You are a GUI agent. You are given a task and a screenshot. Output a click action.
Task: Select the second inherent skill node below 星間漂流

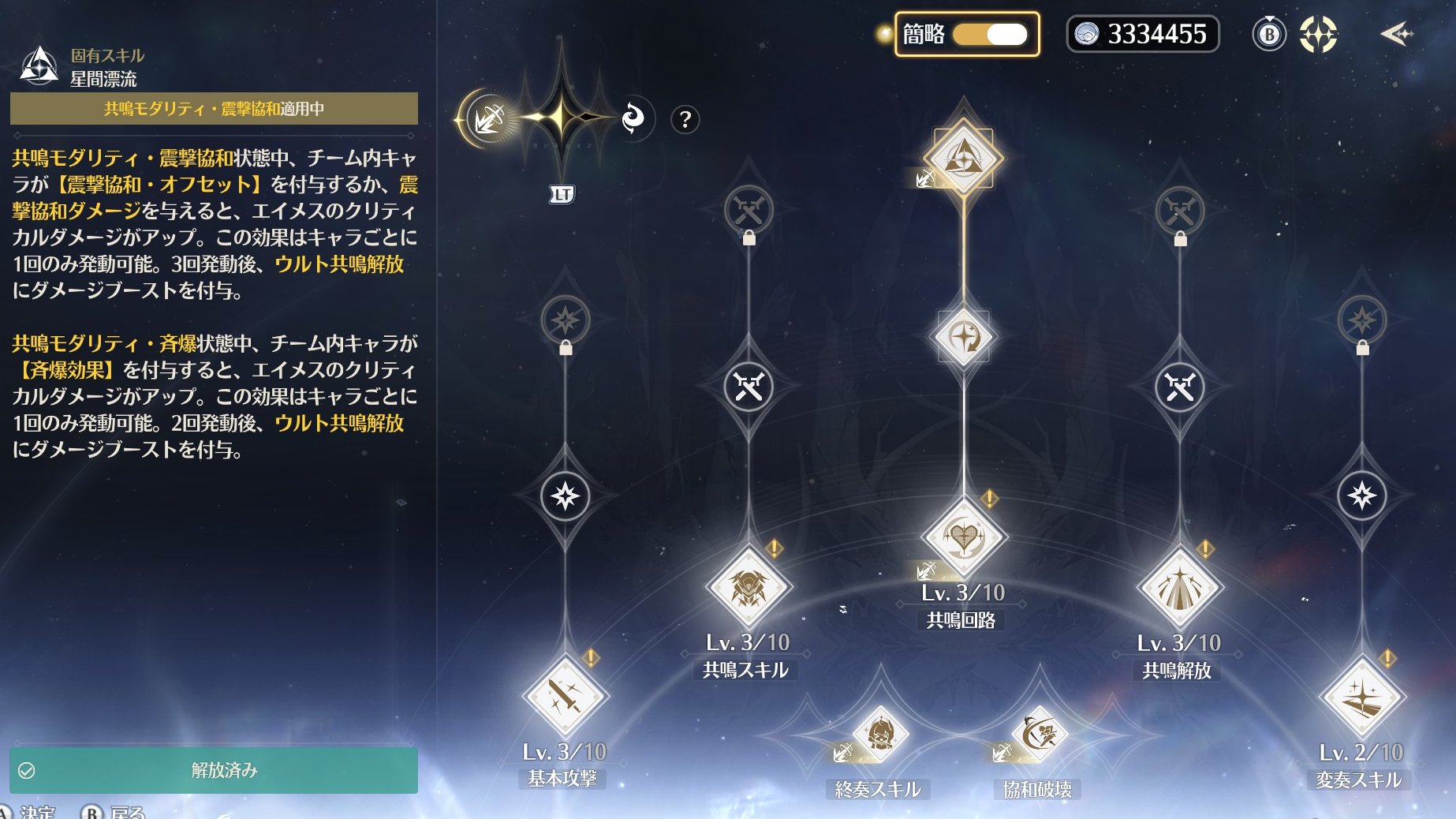pyautogui.click(x=963, y=337)
